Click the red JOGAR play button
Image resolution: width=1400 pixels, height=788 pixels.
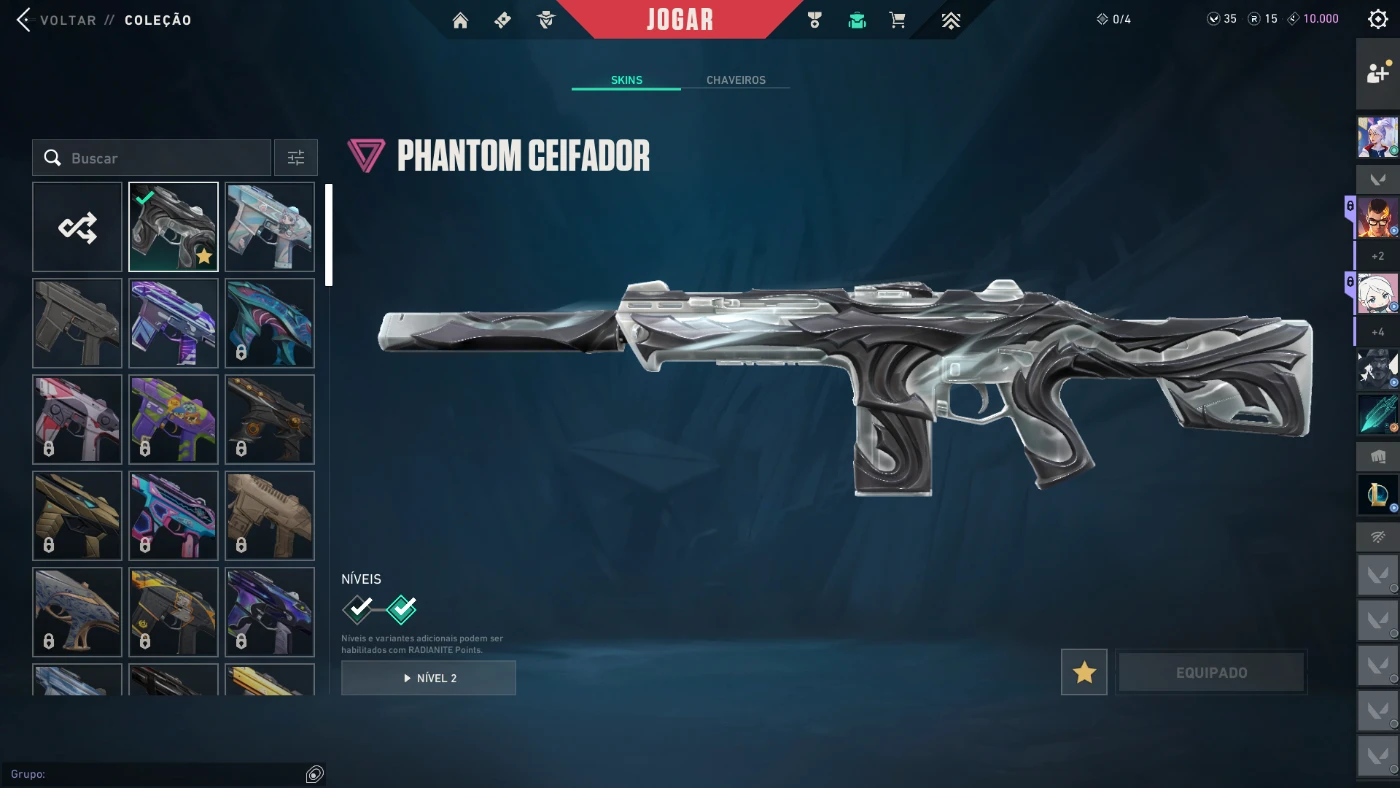pos(680,20)
